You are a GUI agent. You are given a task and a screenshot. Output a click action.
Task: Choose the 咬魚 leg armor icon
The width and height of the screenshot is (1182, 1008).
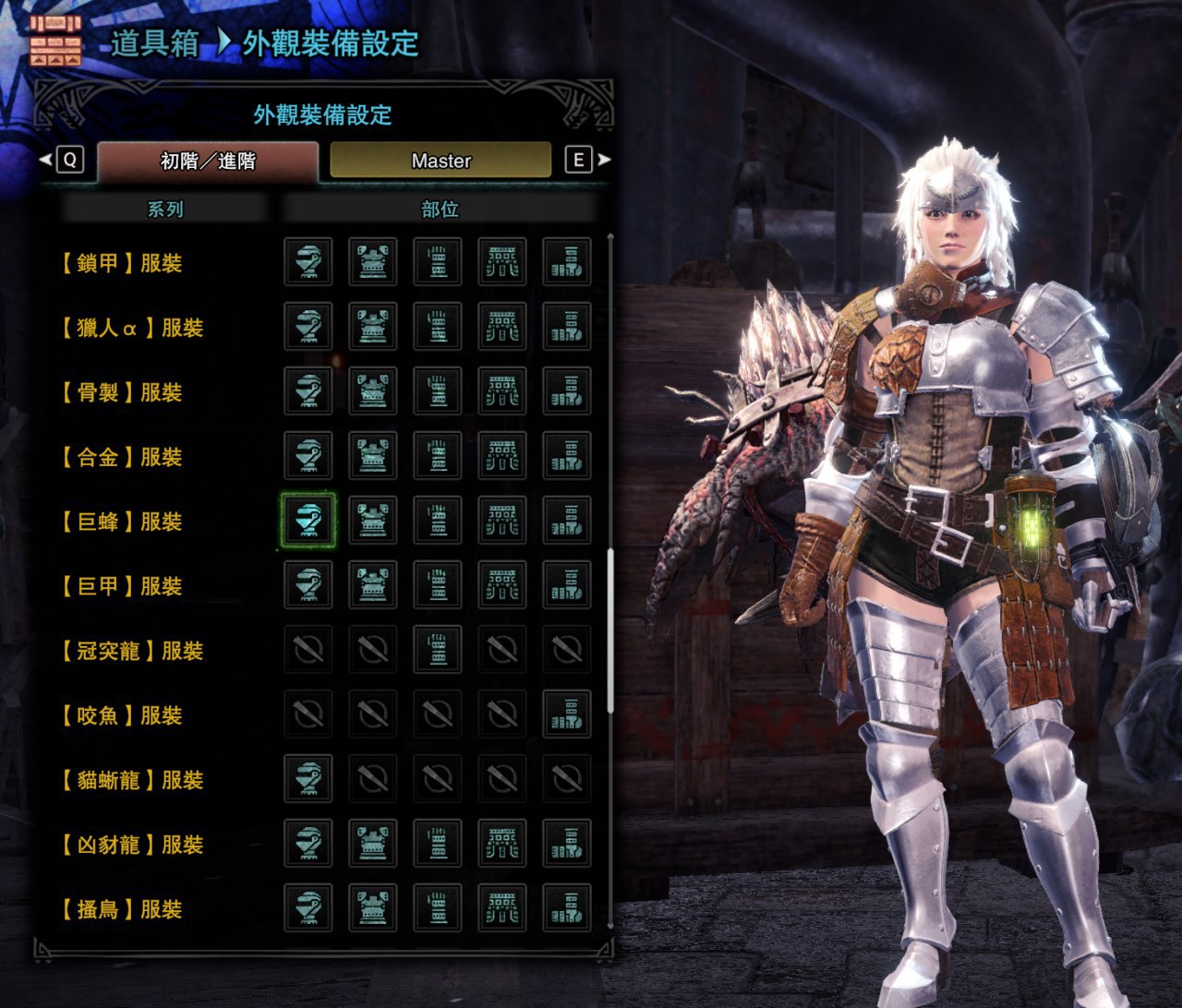pyautogui.click(x=567, y=714)
